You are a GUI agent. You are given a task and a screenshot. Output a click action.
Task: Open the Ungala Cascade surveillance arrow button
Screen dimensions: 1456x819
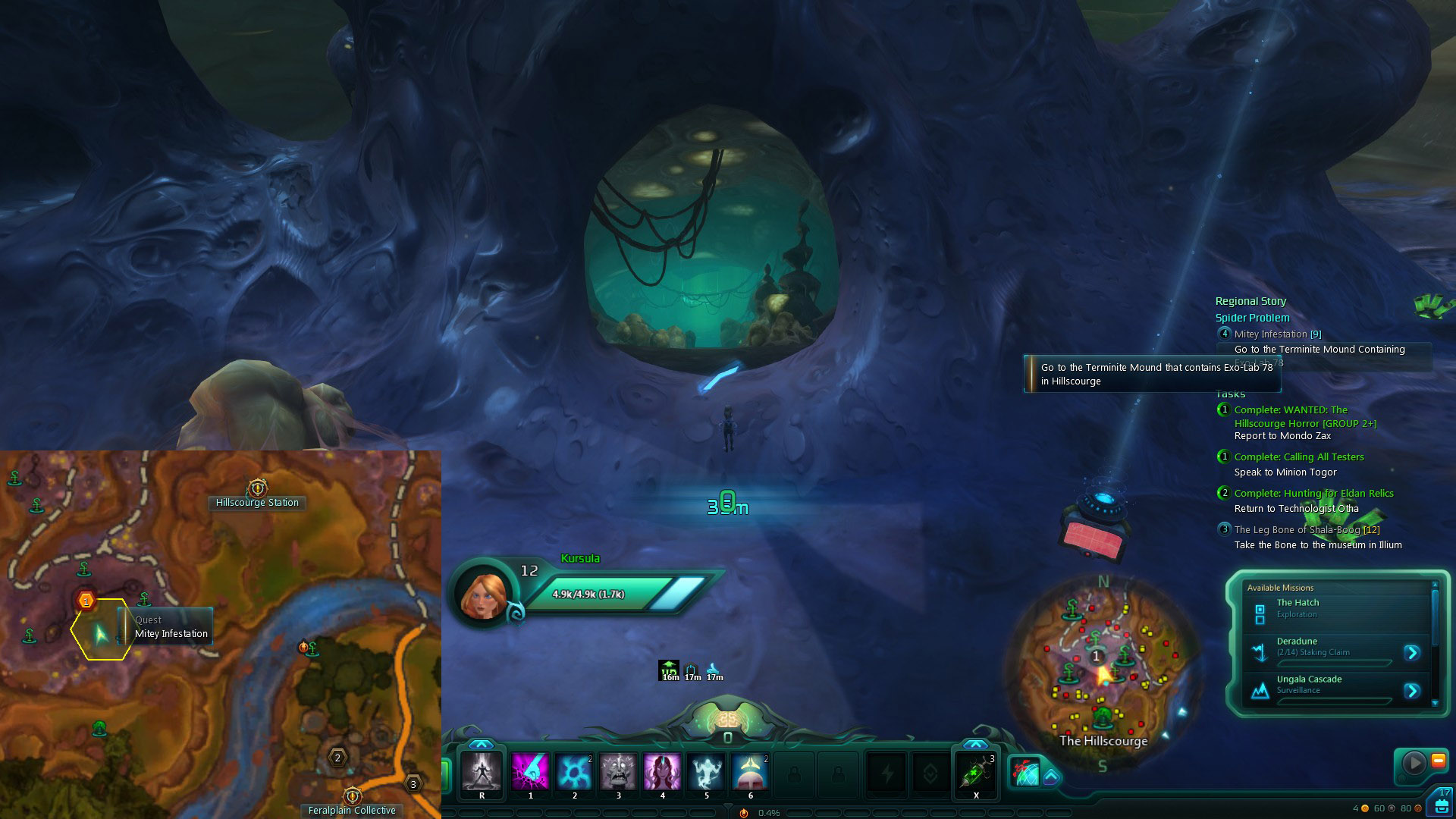(x=1411, y=690)
